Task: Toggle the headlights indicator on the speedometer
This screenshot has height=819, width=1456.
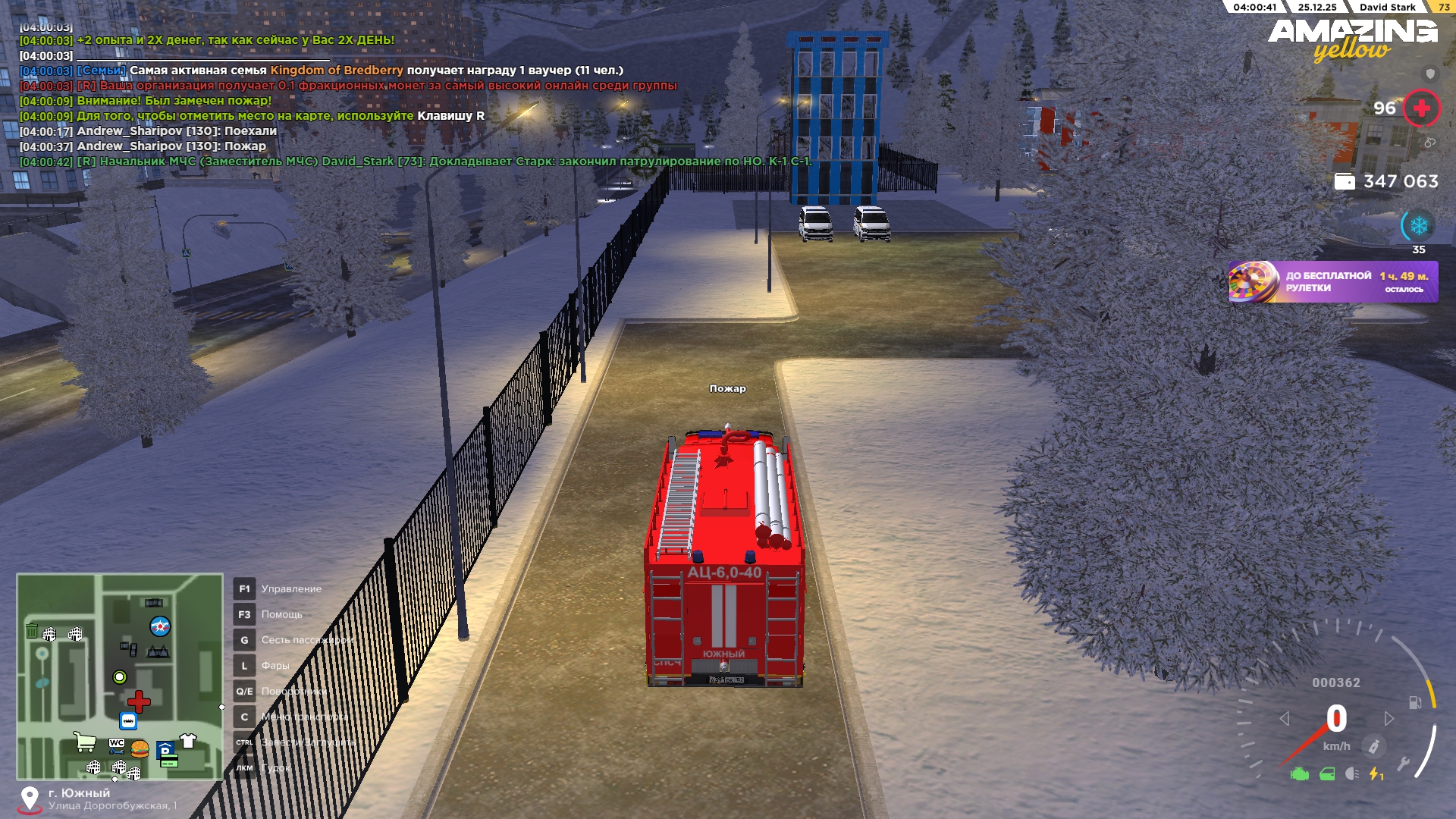Action: pyautogui.click(x=1352, y=773)
